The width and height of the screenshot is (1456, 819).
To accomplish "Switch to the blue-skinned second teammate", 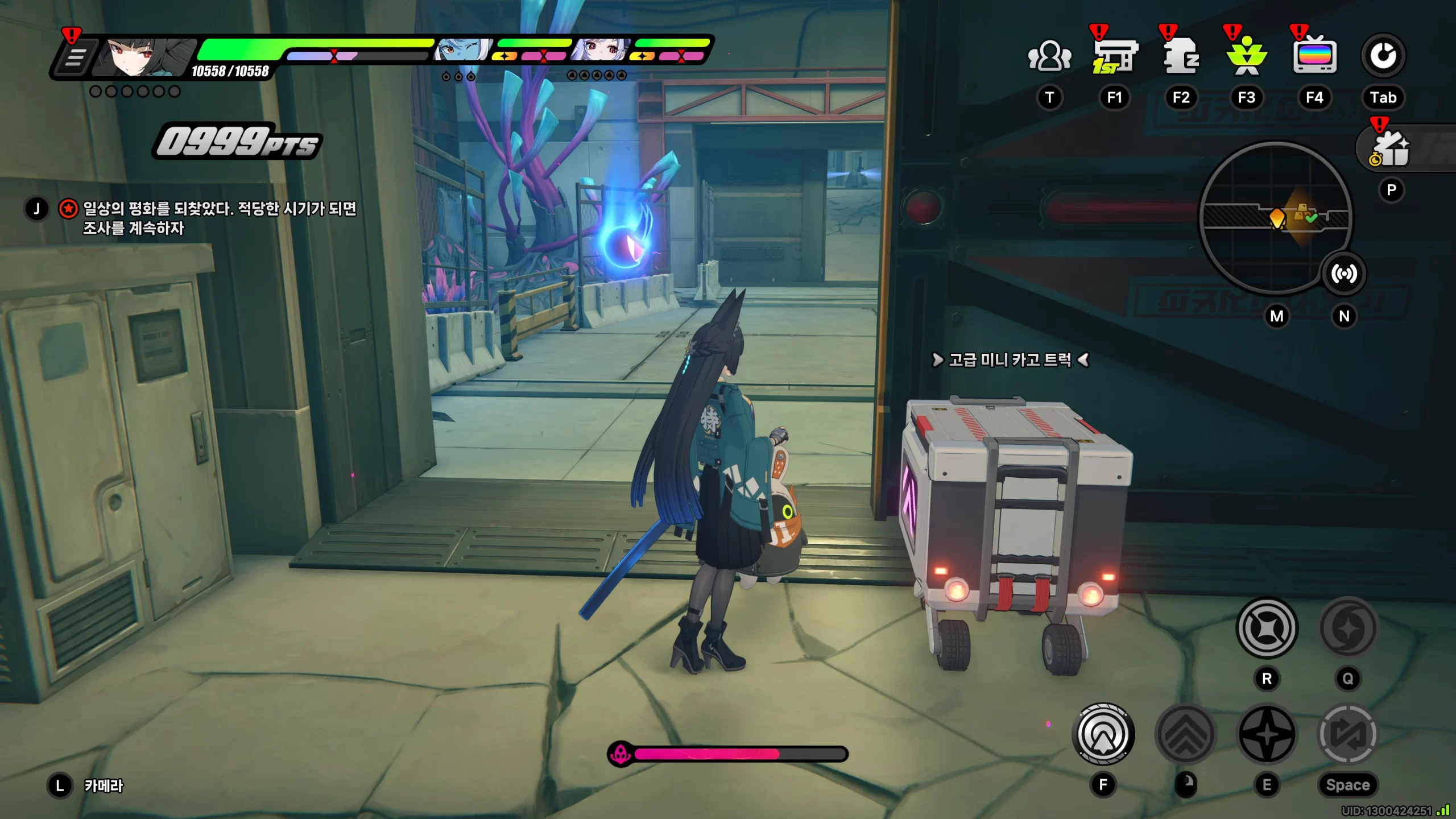I will tap(462, 50).
